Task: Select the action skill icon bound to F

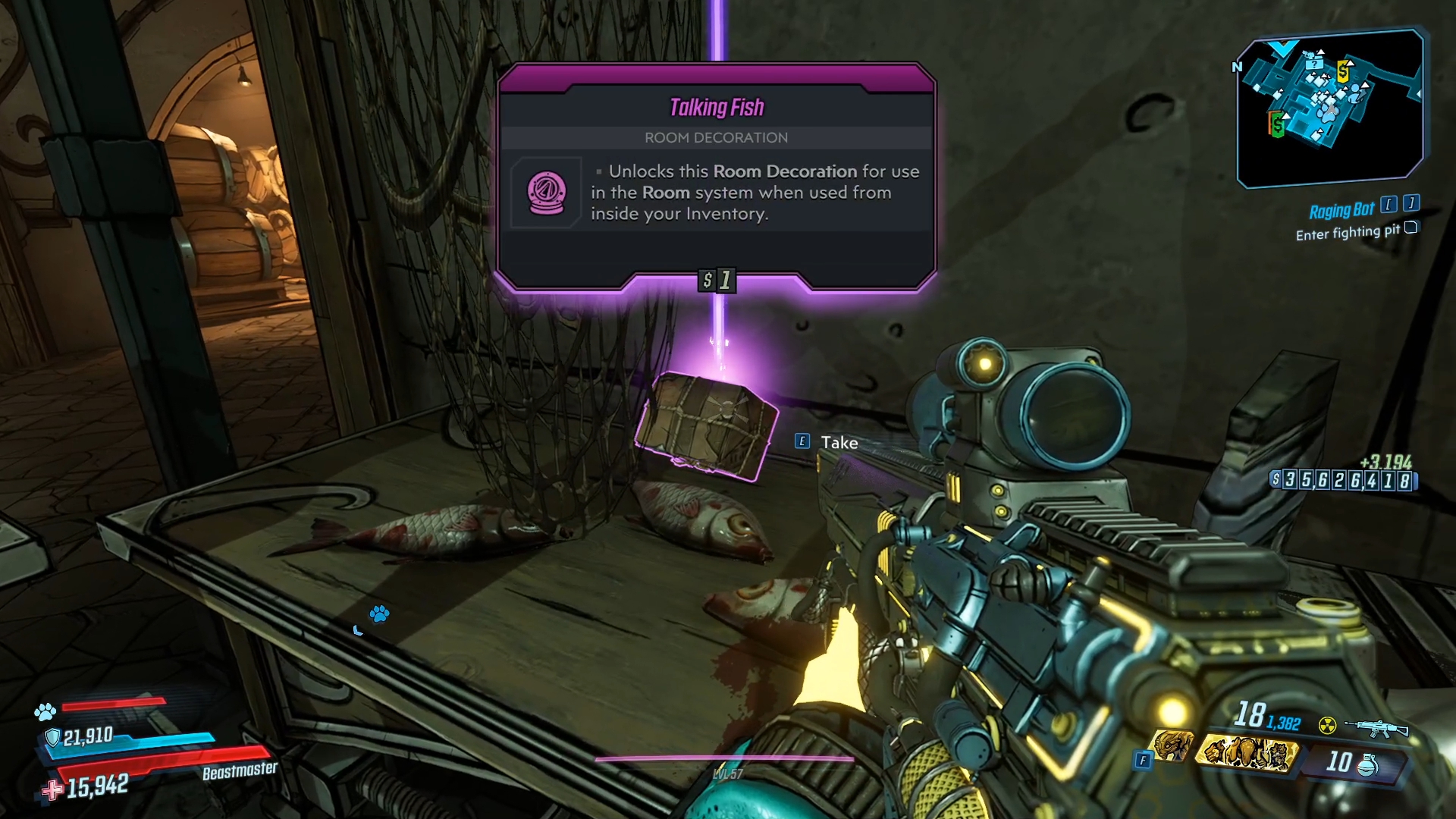Action: 1173,747
